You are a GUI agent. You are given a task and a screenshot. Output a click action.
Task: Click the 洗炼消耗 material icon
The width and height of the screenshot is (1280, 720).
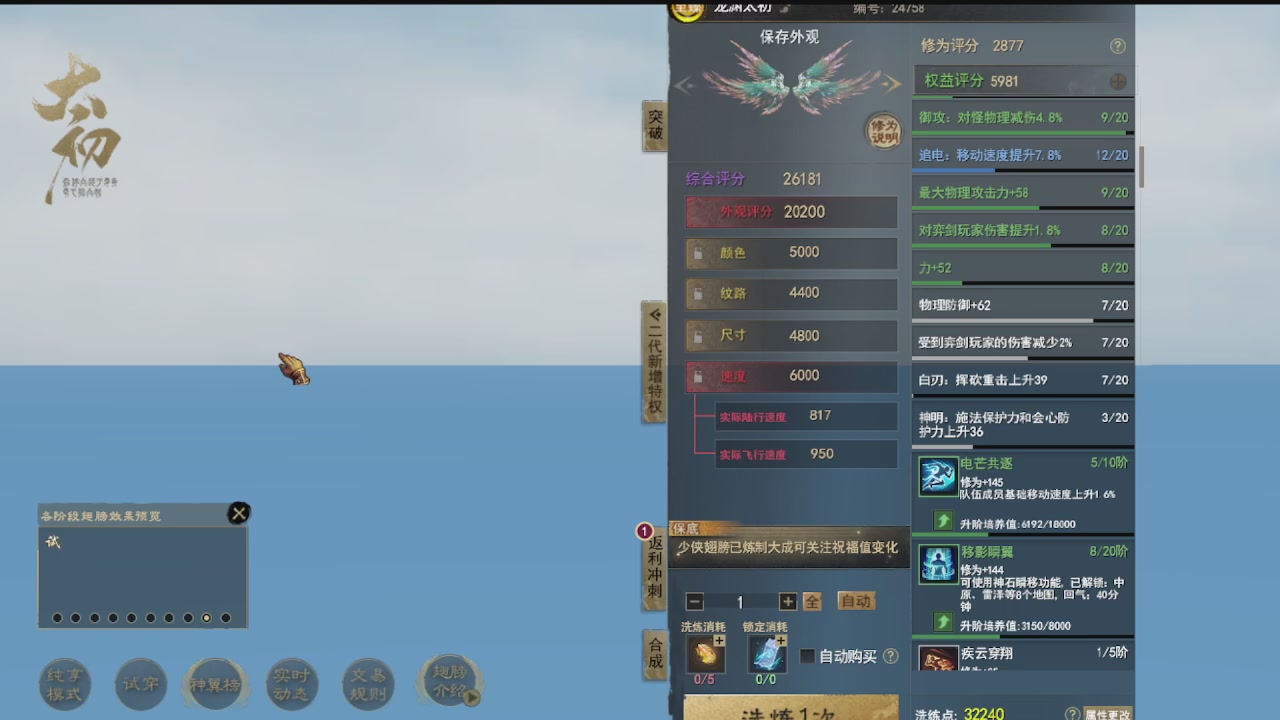pos(705,655)
